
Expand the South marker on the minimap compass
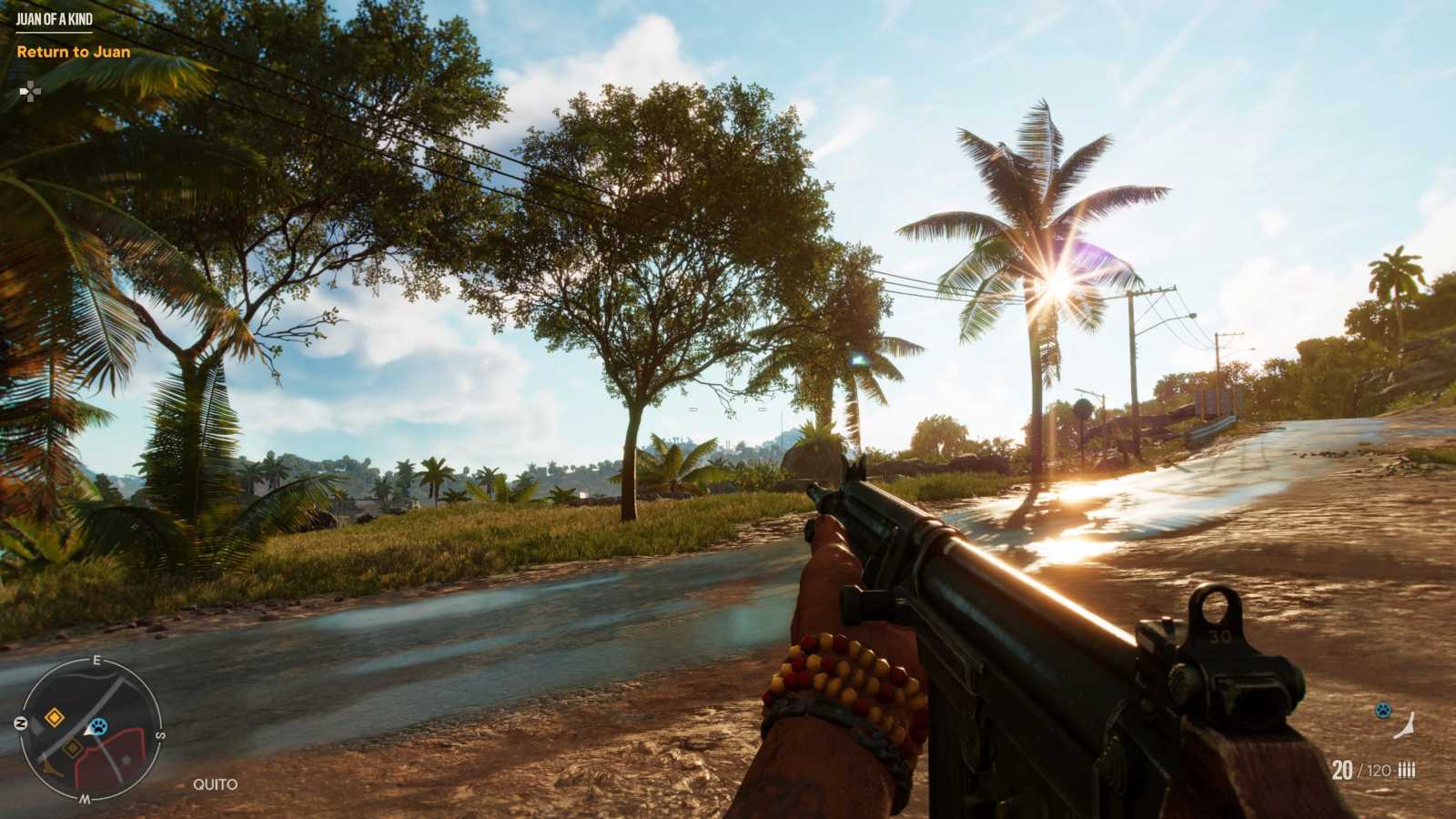click(161, 734)
